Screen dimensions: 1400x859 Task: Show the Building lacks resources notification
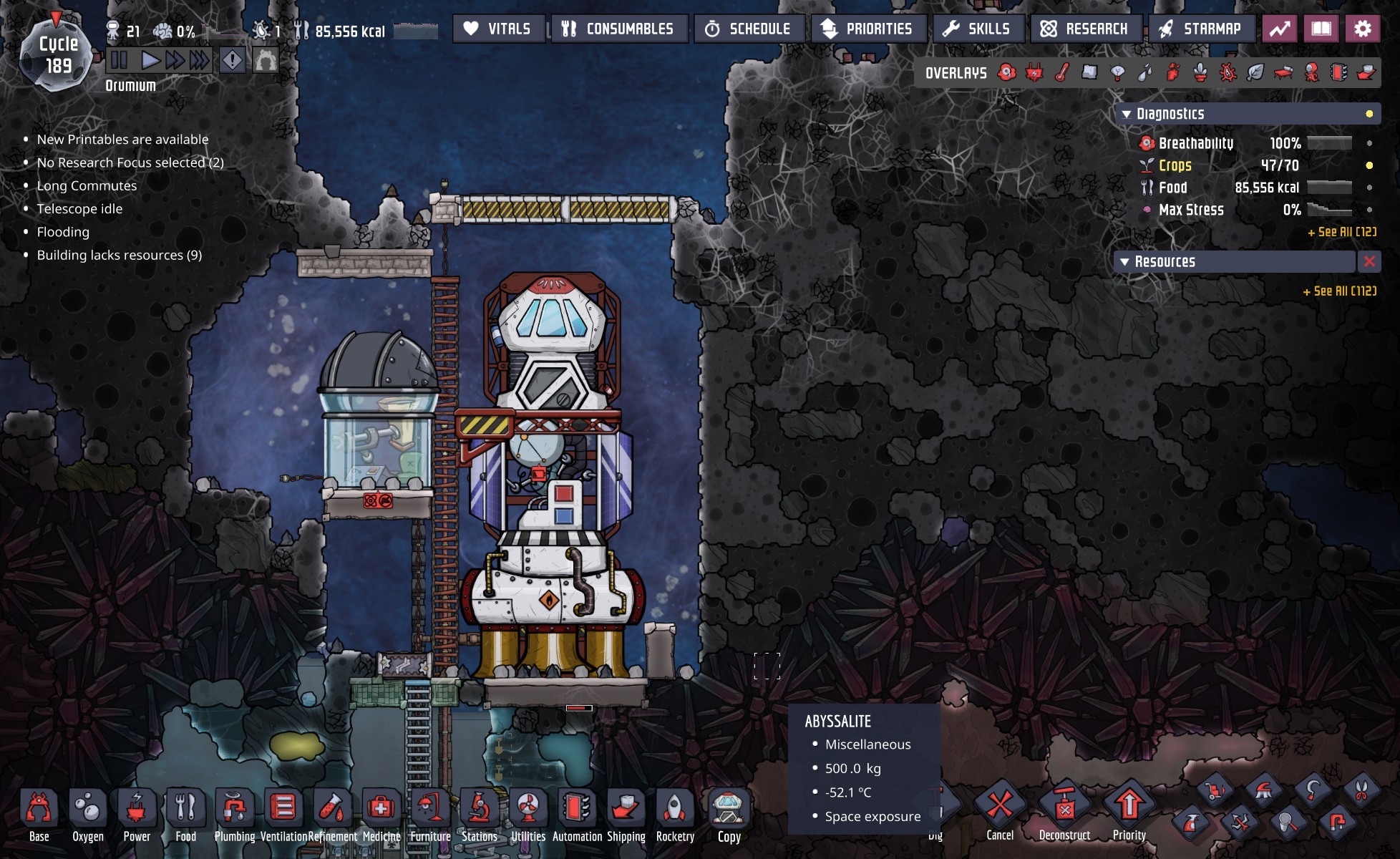click(x=119, y=255)
